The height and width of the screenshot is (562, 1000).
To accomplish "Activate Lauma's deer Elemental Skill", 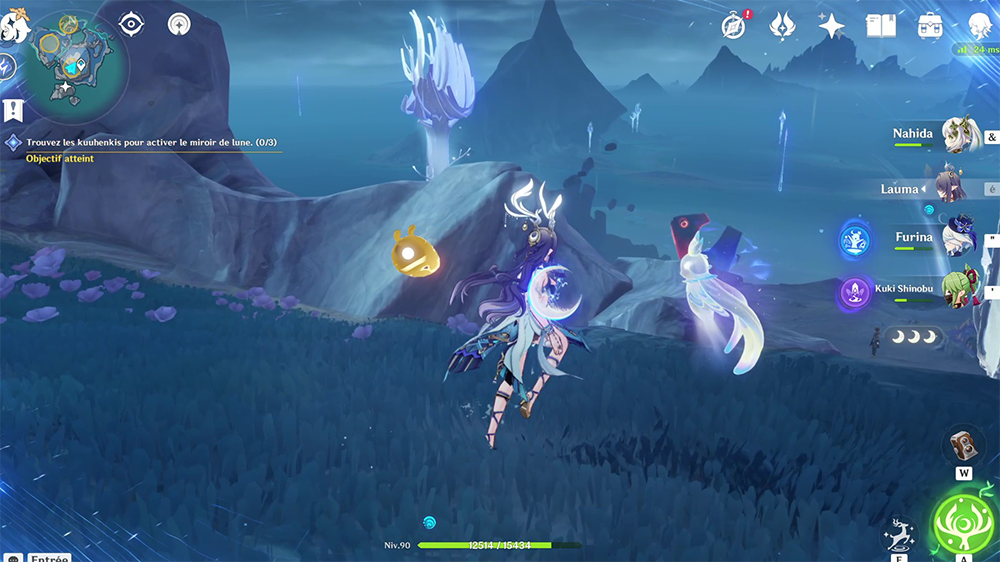I will 899,536.
